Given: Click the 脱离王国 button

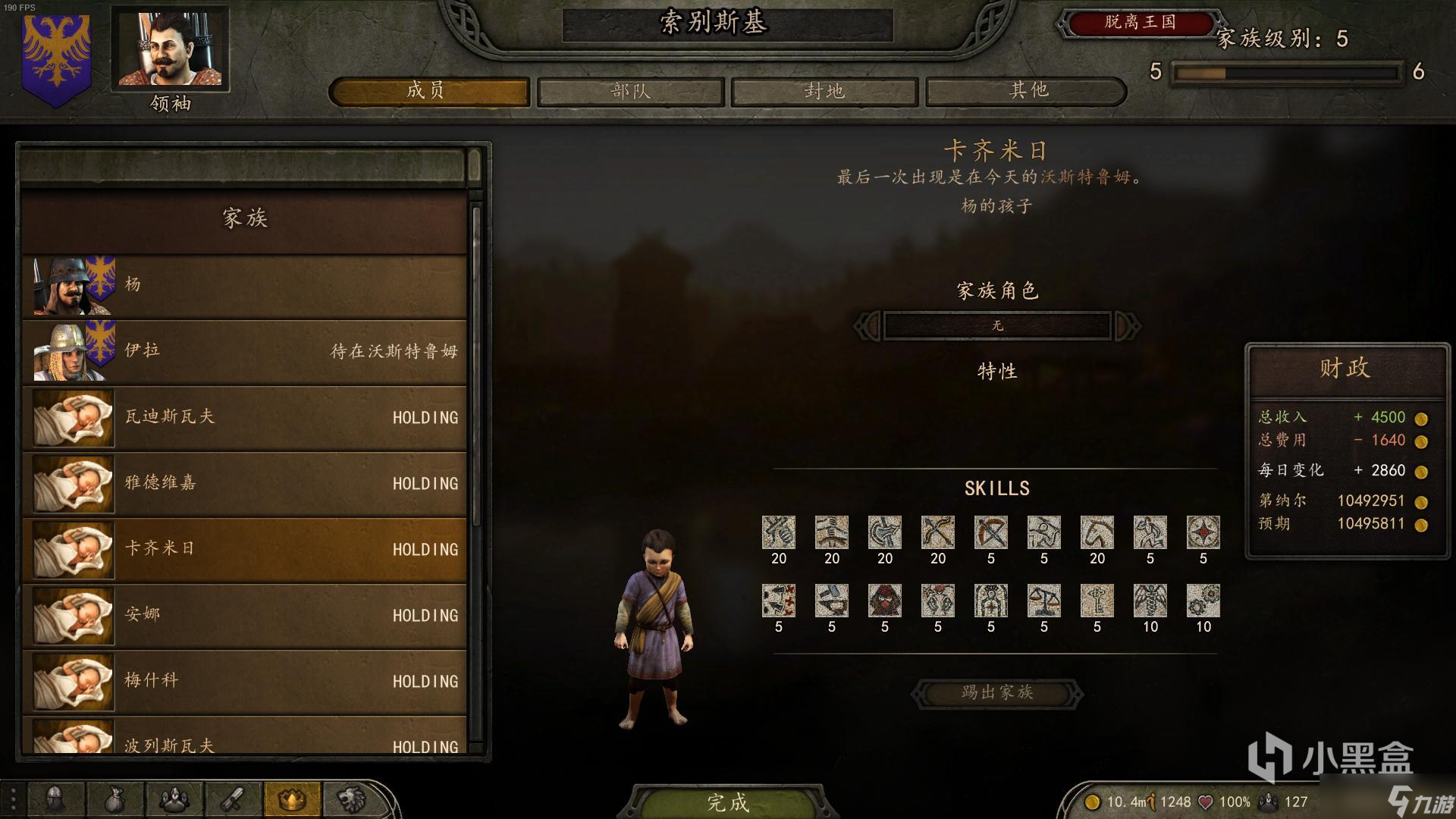Looking at the screenshot, I should [x=1139, y=23].
